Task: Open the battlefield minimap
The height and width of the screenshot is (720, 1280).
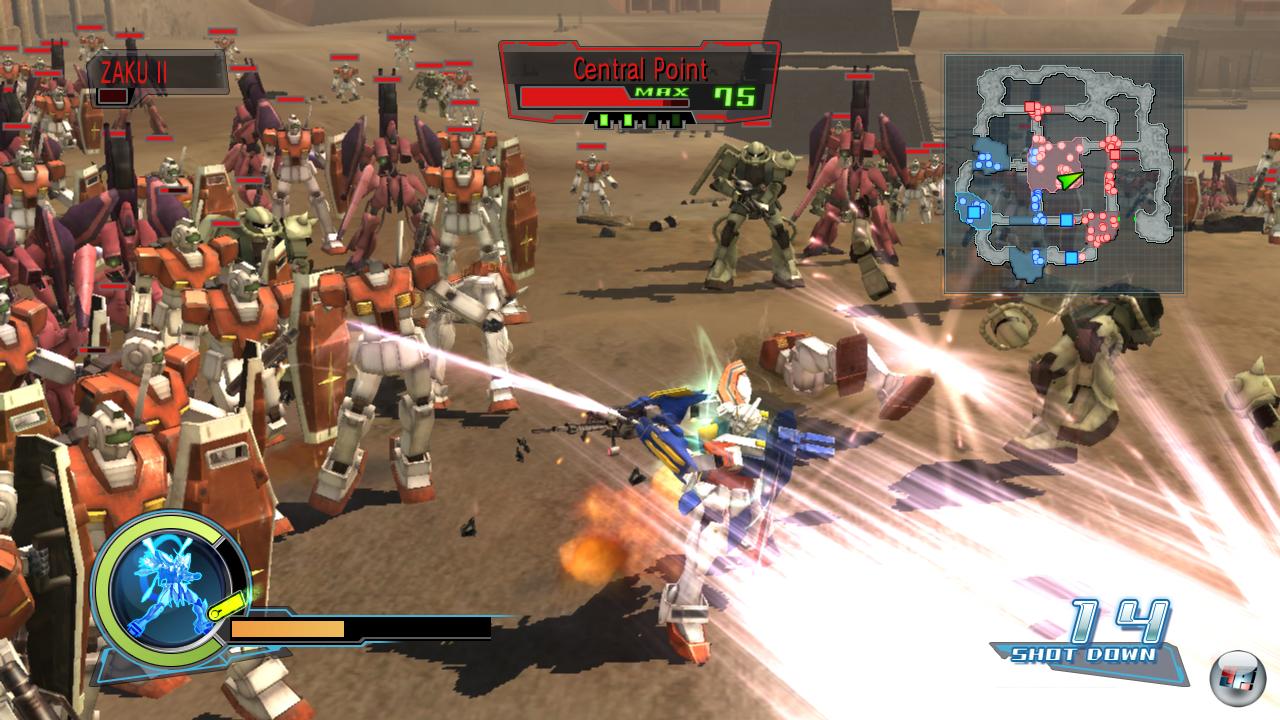Action: [x=1064, y=173]
